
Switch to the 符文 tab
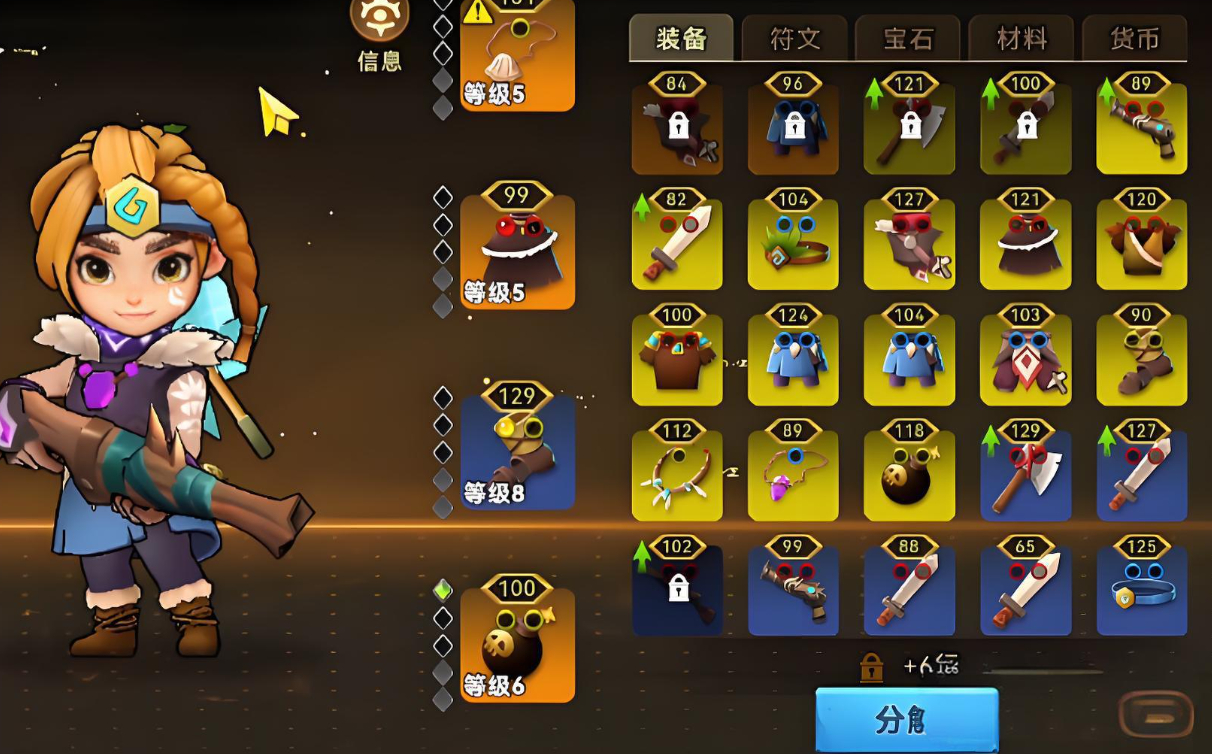click(x=795, y=39)
